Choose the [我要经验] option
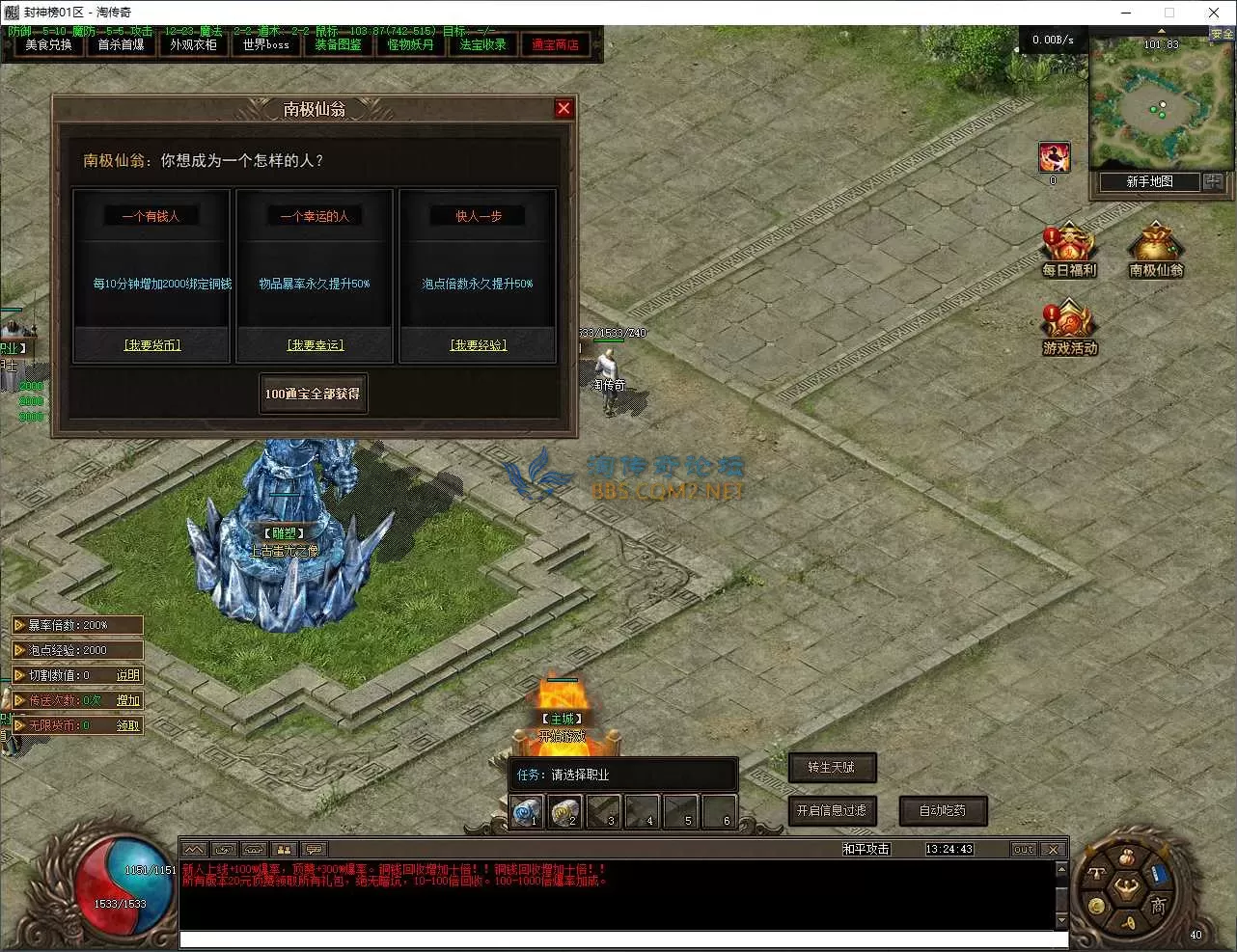The image size is (1237, 952). [479, 345]
